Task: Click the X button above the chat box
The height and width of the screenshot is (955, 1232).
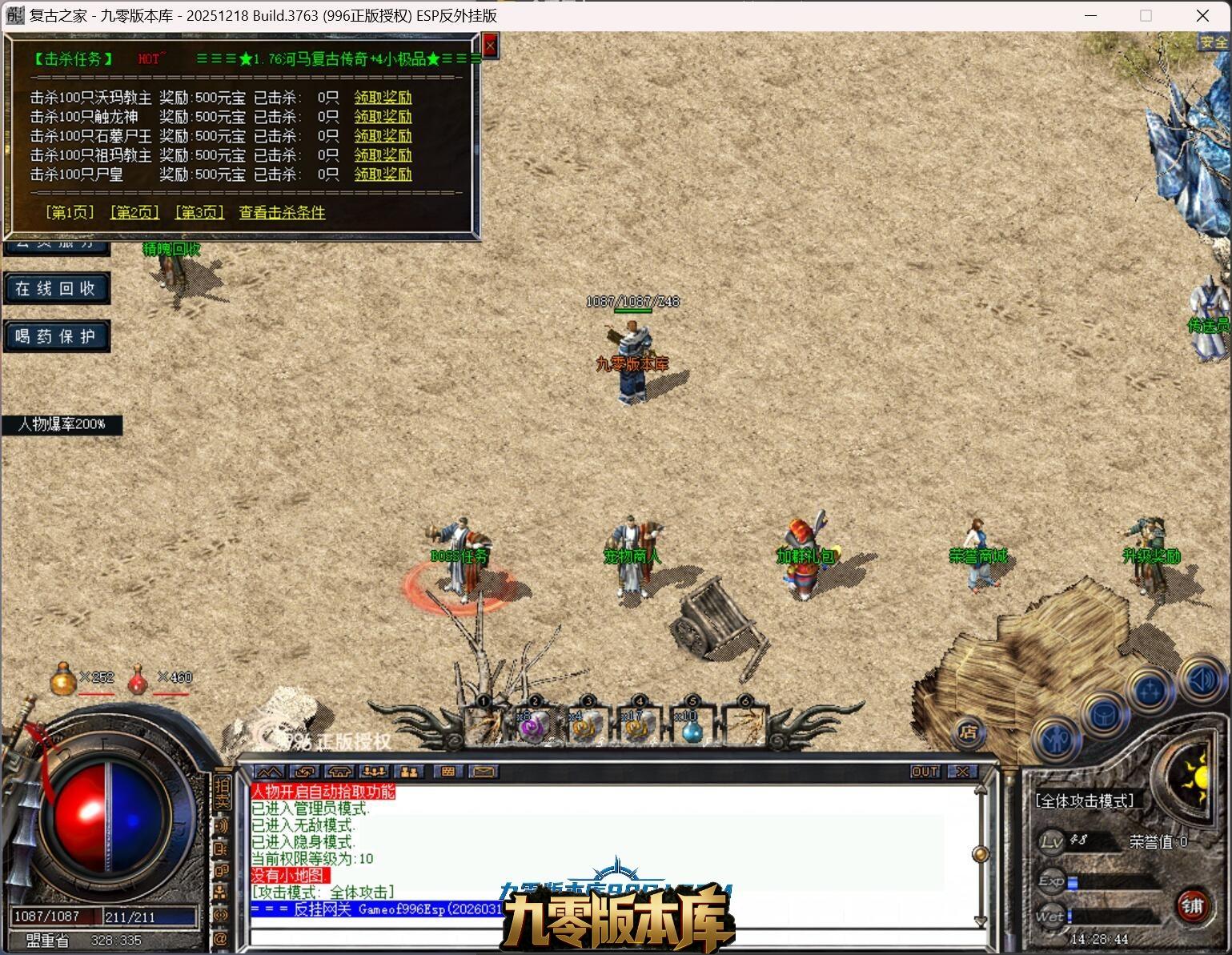Action: [962, 772]
